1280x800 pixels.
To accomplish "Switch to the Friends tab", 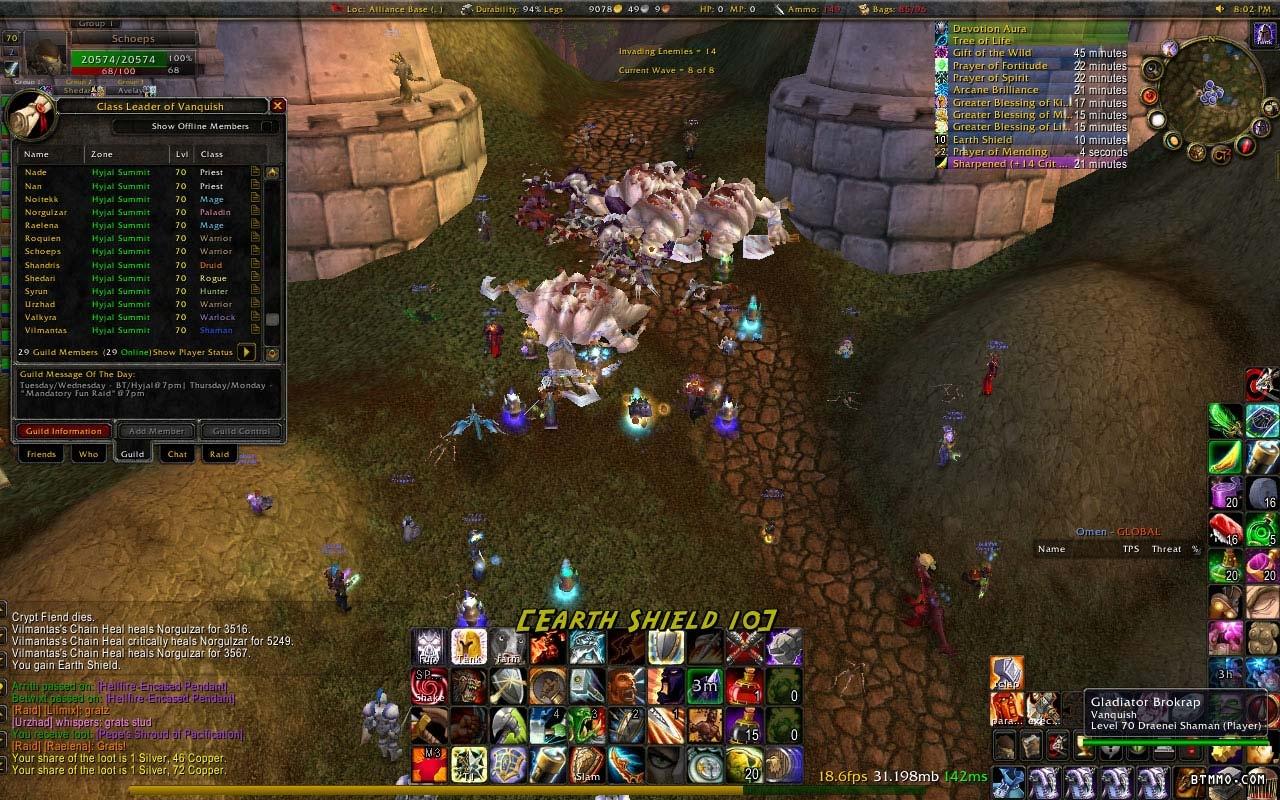I will 41,454.
